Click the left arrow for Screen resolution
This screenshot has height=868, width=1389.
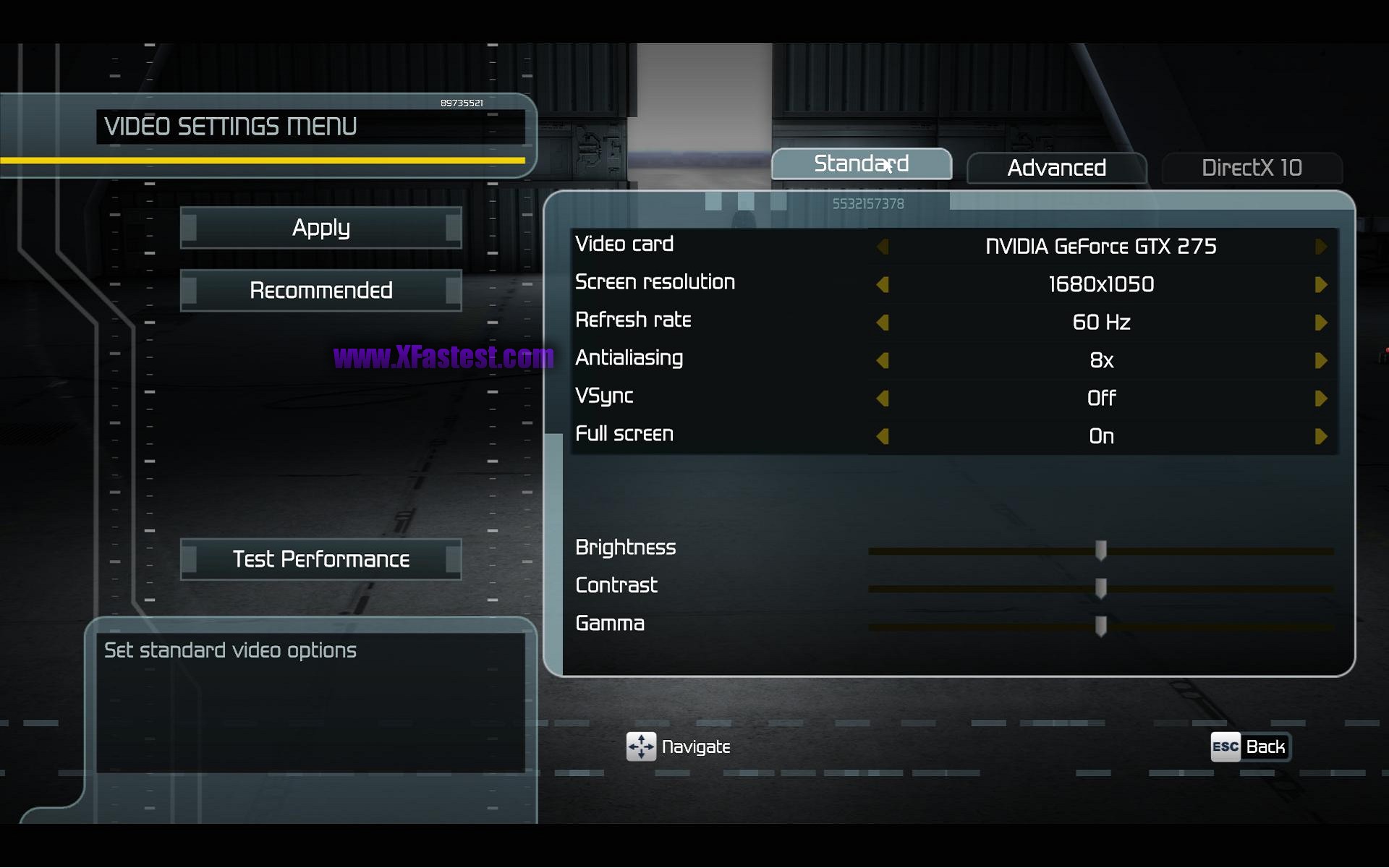[x=883, y=284]
